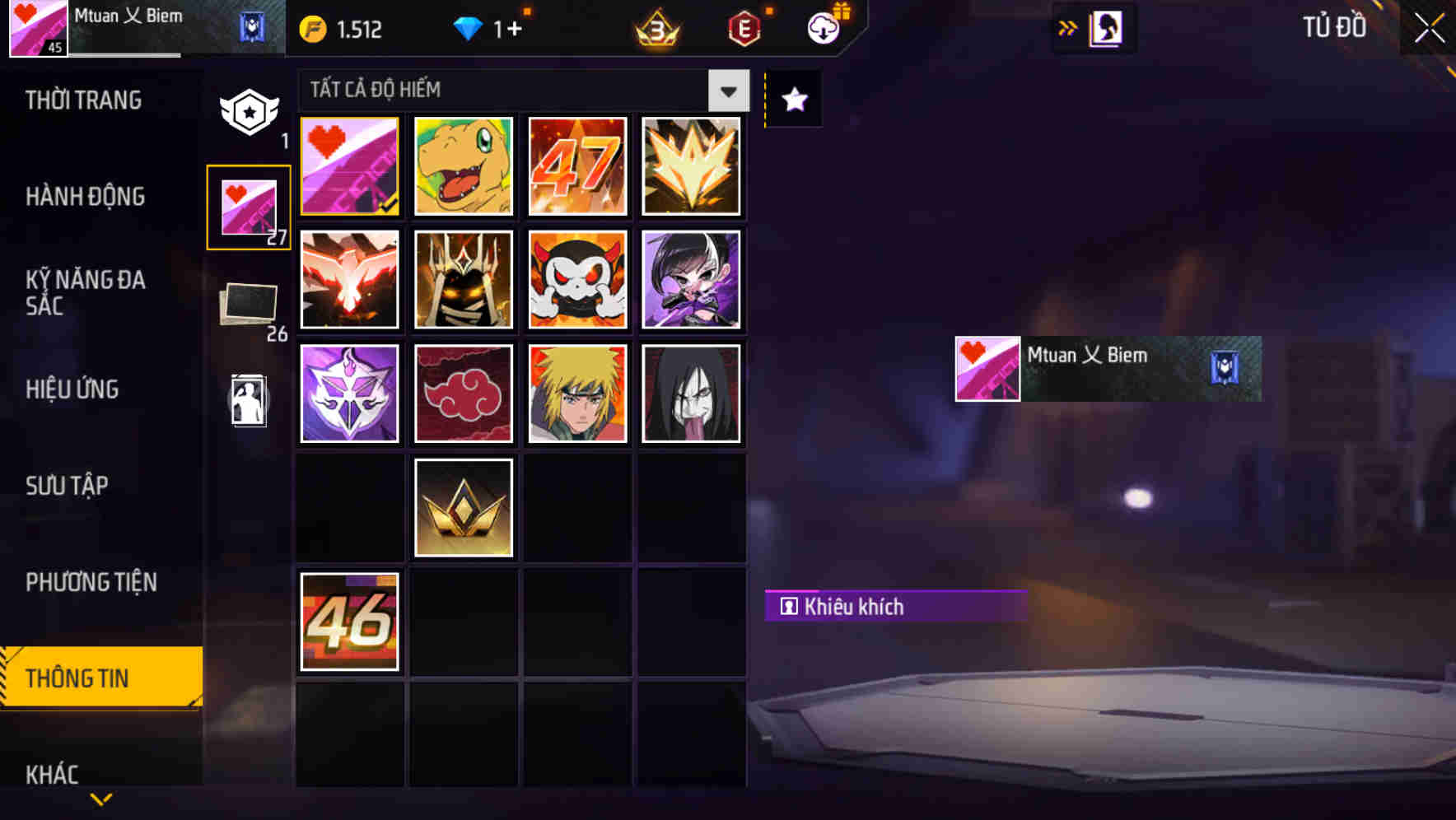Viewport: 1456px width, 820px height.
Task: Click the gift cloud download icon
Action: pyautogui.click(x=823, y=27)
